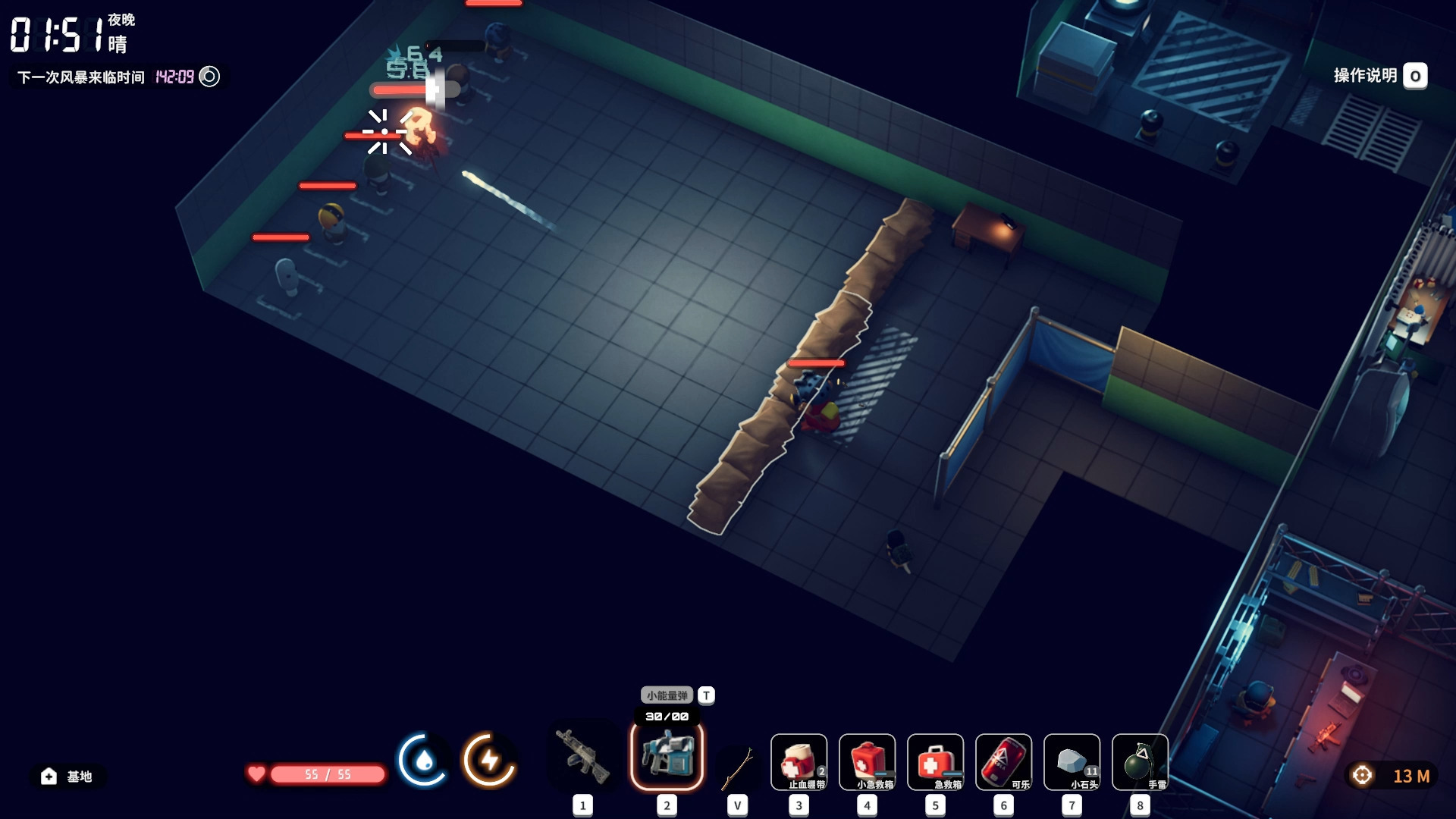1456x819 pixels.
Task: Pick the 可乐 cola can slot
Action: (1003, 762)
